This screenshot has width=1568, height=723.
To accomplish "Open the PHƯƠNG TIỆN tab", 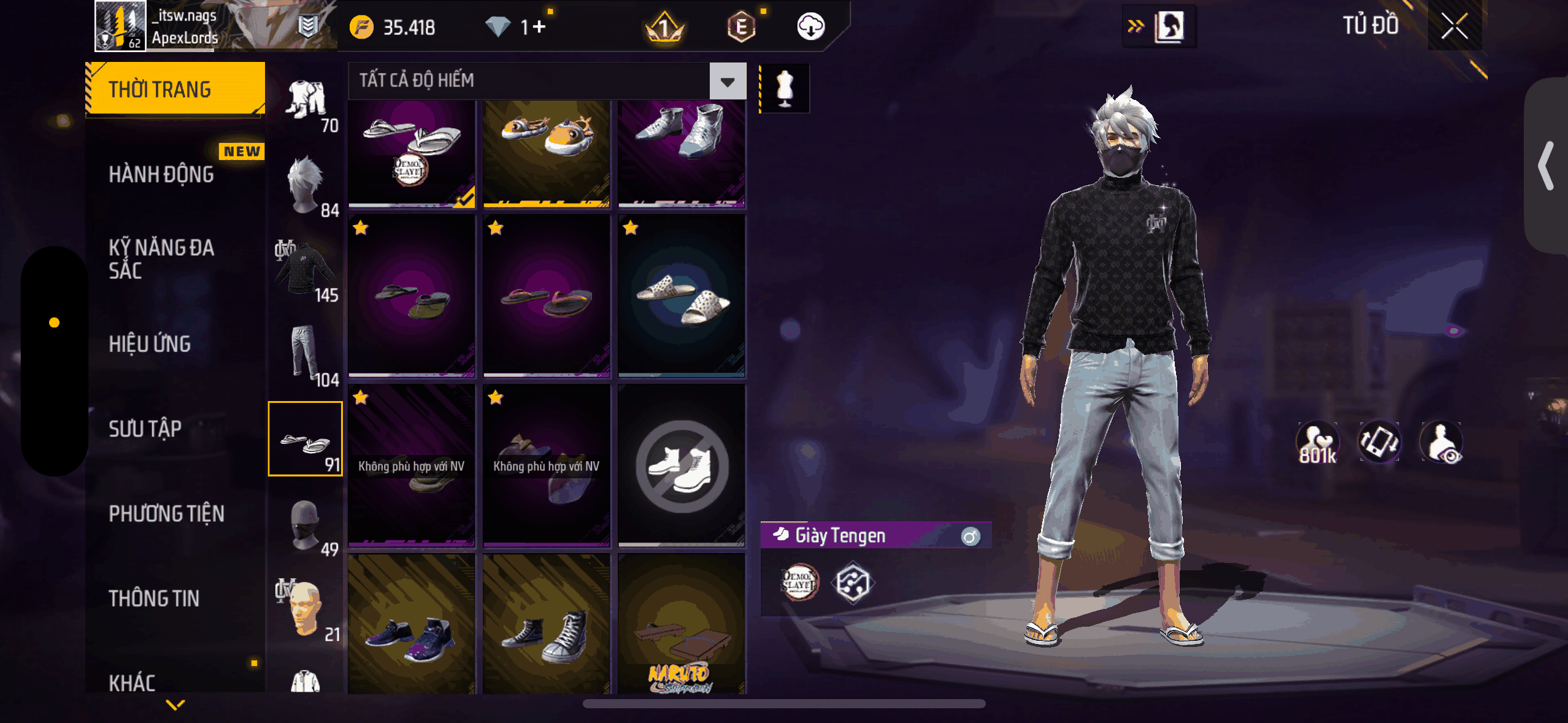I will pos(166,514).
